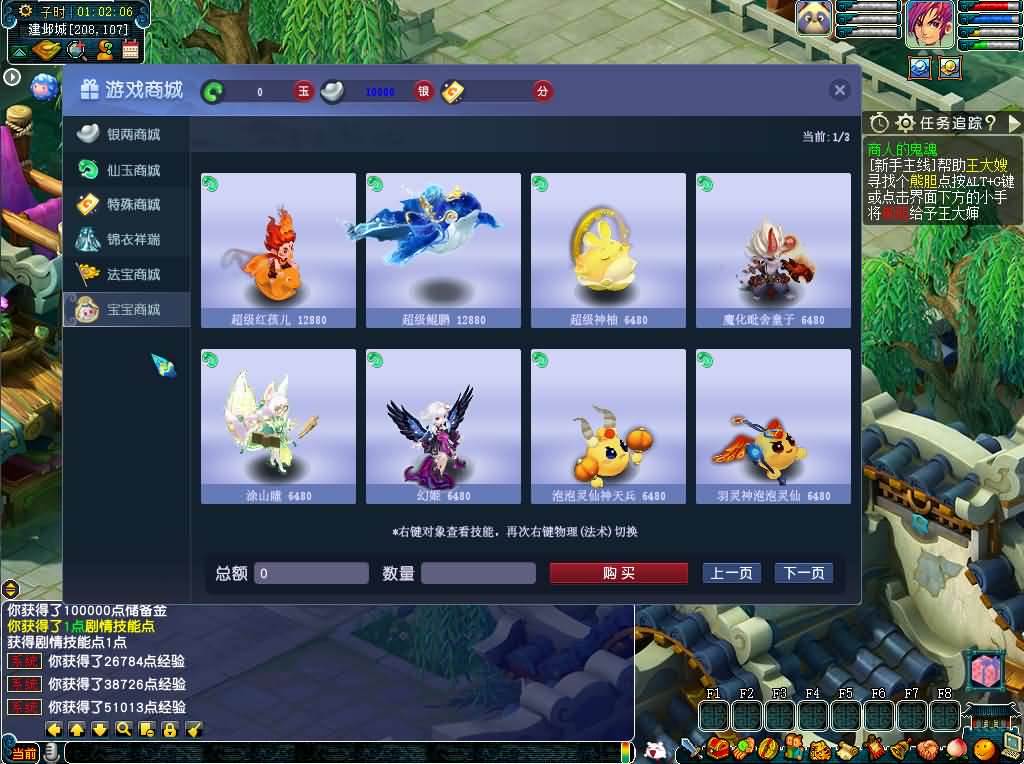Open the 任务追踪 quest tracker header
1024x764 pixels.
tap(945, 123)
